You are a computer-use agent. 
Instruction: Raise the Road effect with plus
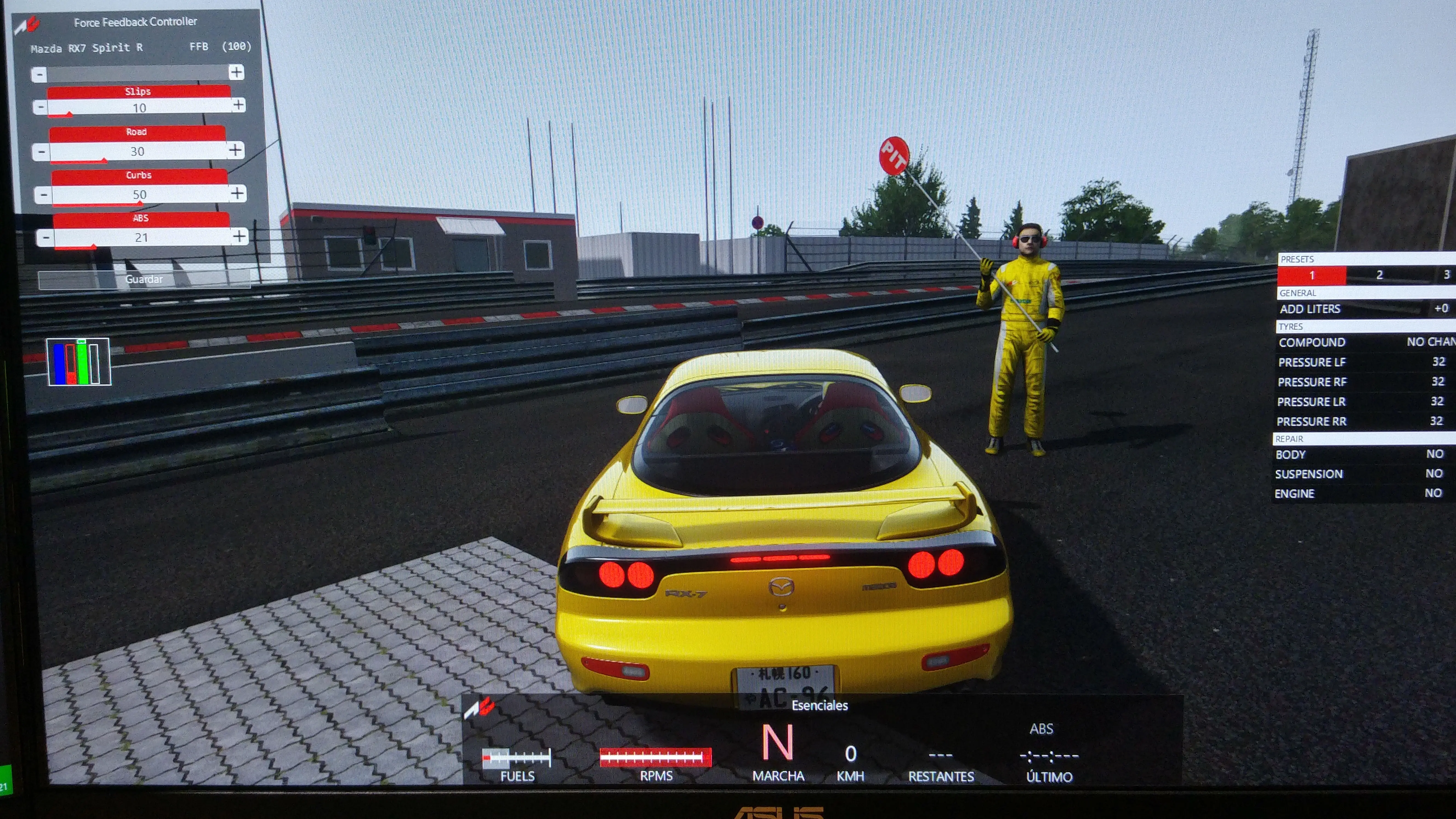[235, 150]
